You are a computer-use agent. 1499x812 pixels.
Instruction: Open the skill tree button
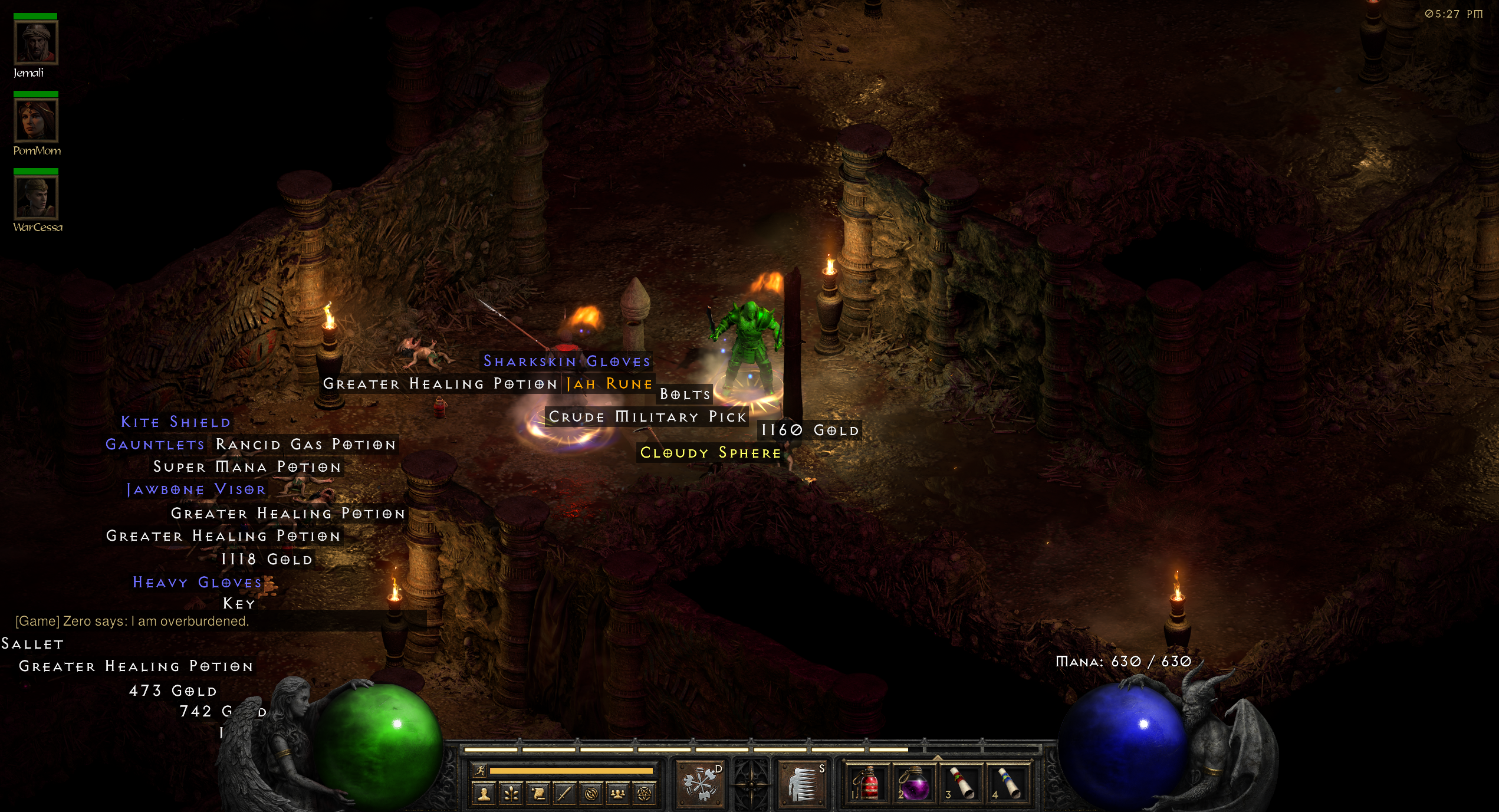coord(511,794)
